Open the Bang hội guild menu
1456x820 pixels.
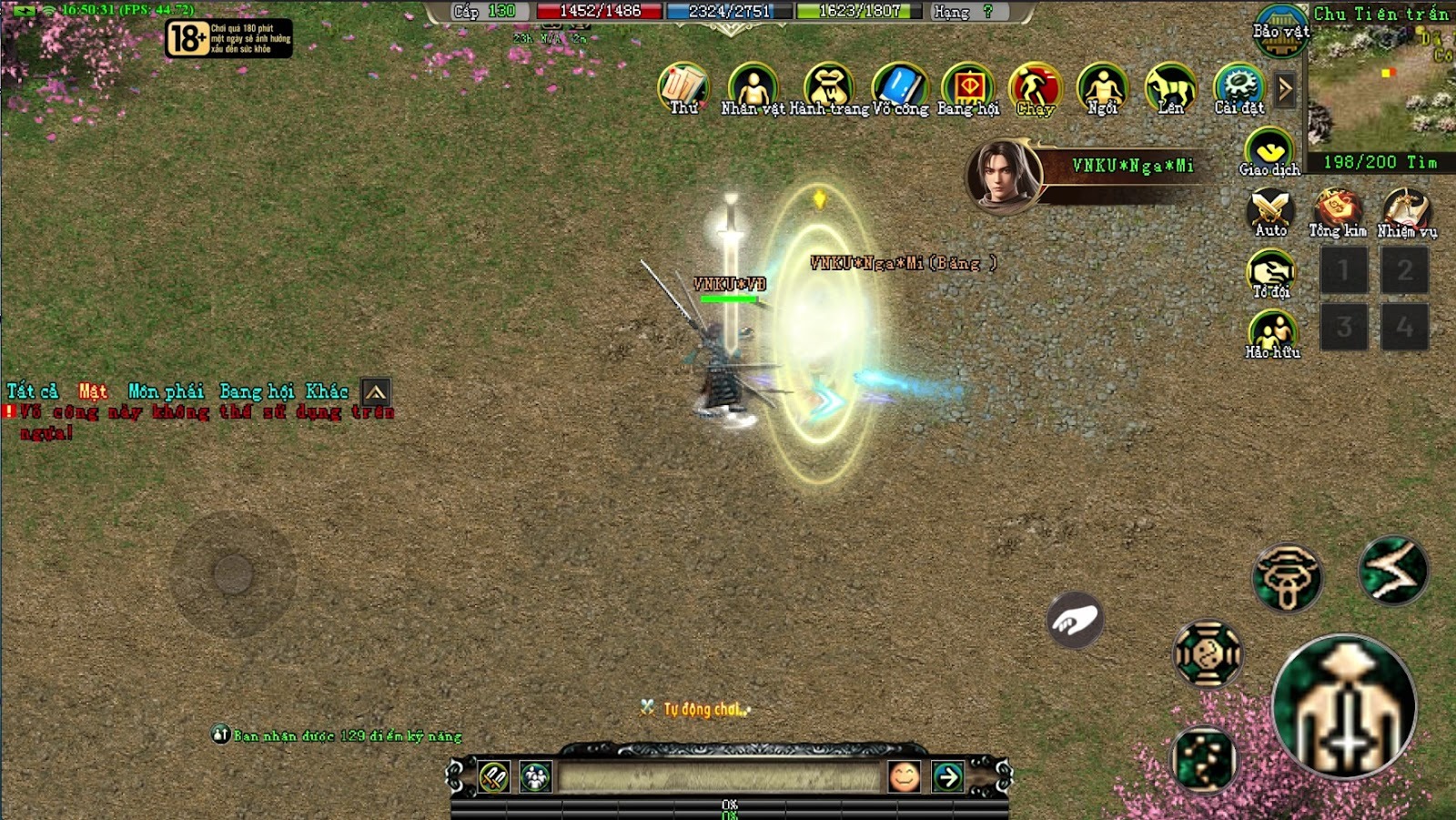pos(968,87)
